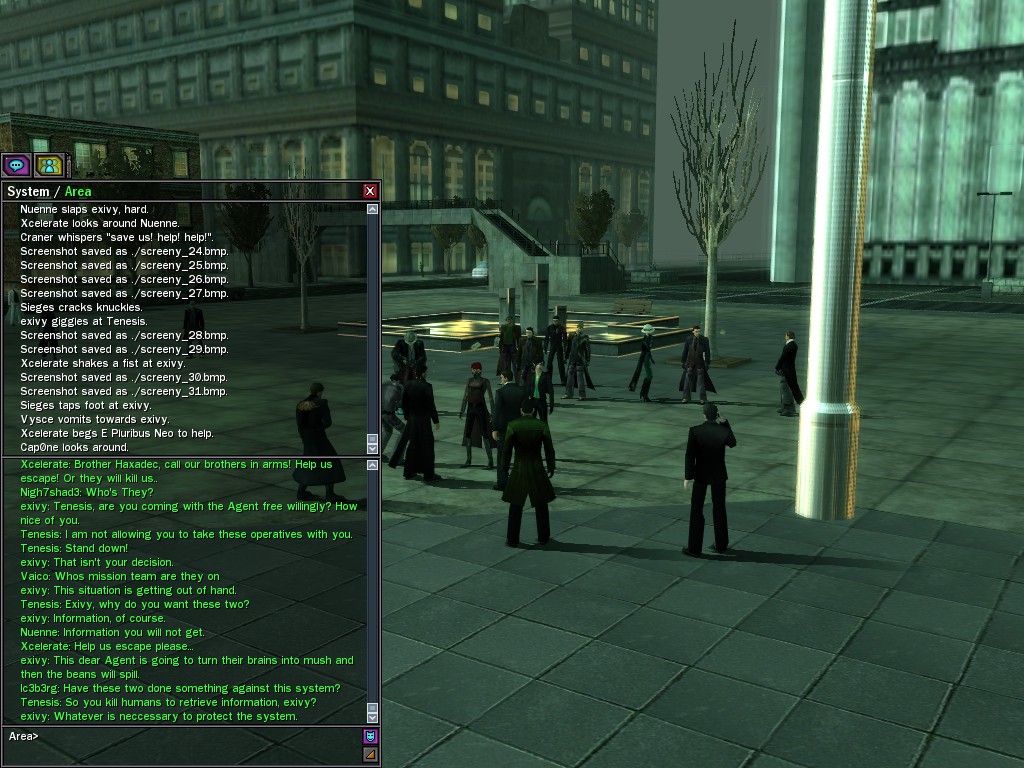Click the orange triangle icon below the mask

pos(370,755)
